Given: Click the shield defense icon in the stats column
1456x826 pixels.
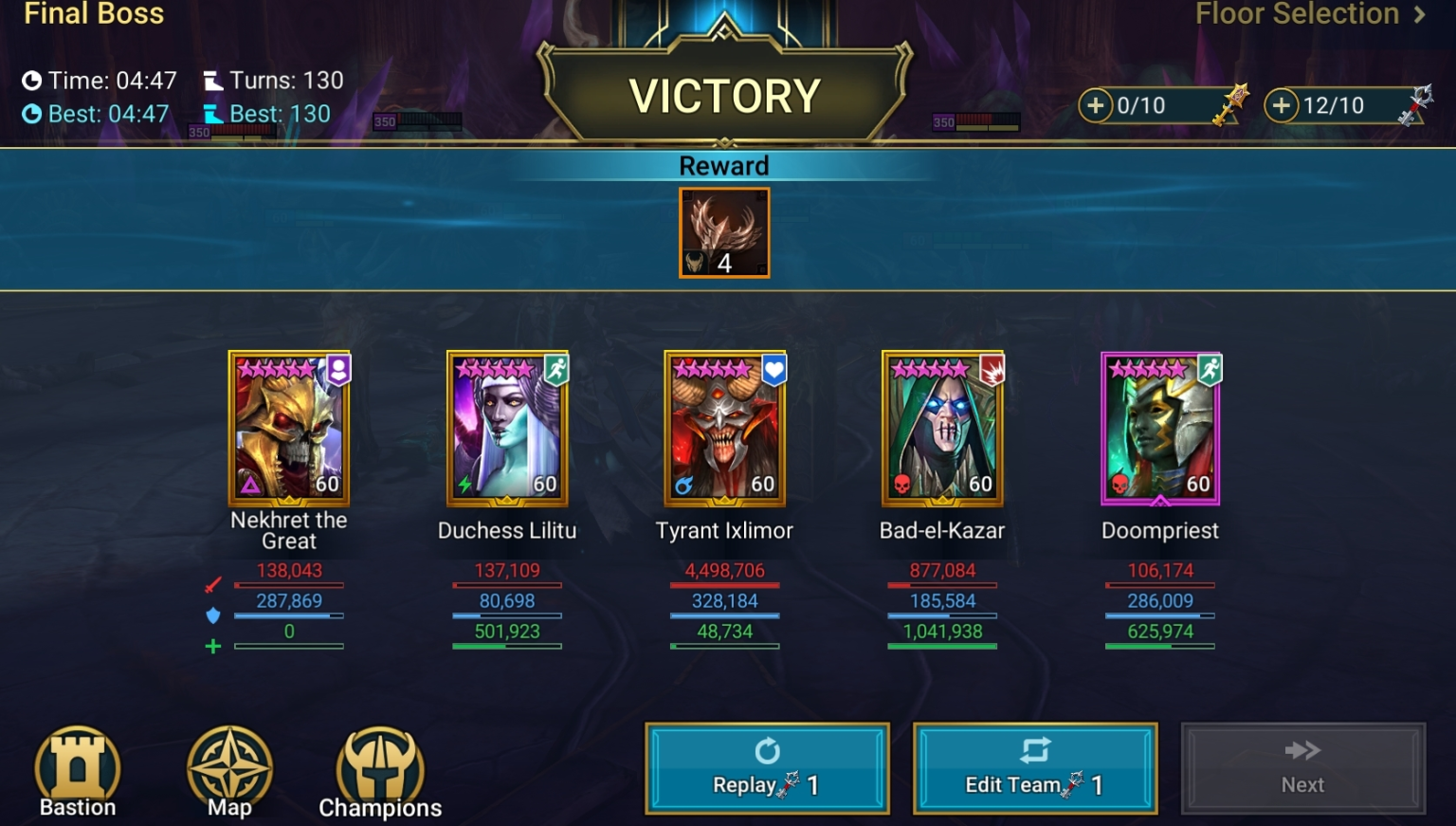Looking at the screenshot, I should point(212,615).
